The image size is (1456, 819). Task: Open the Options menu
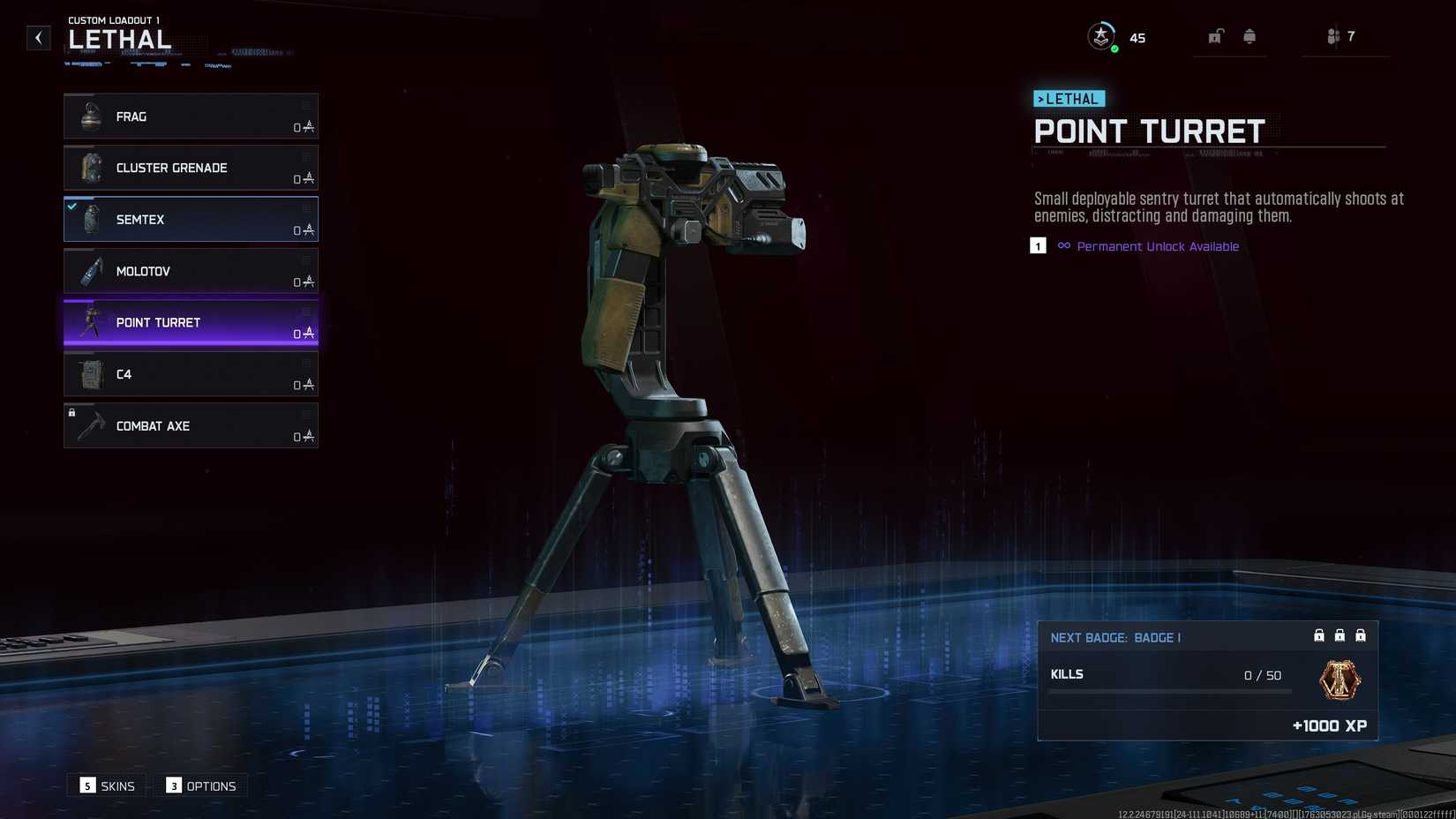(x=200, y=785)
